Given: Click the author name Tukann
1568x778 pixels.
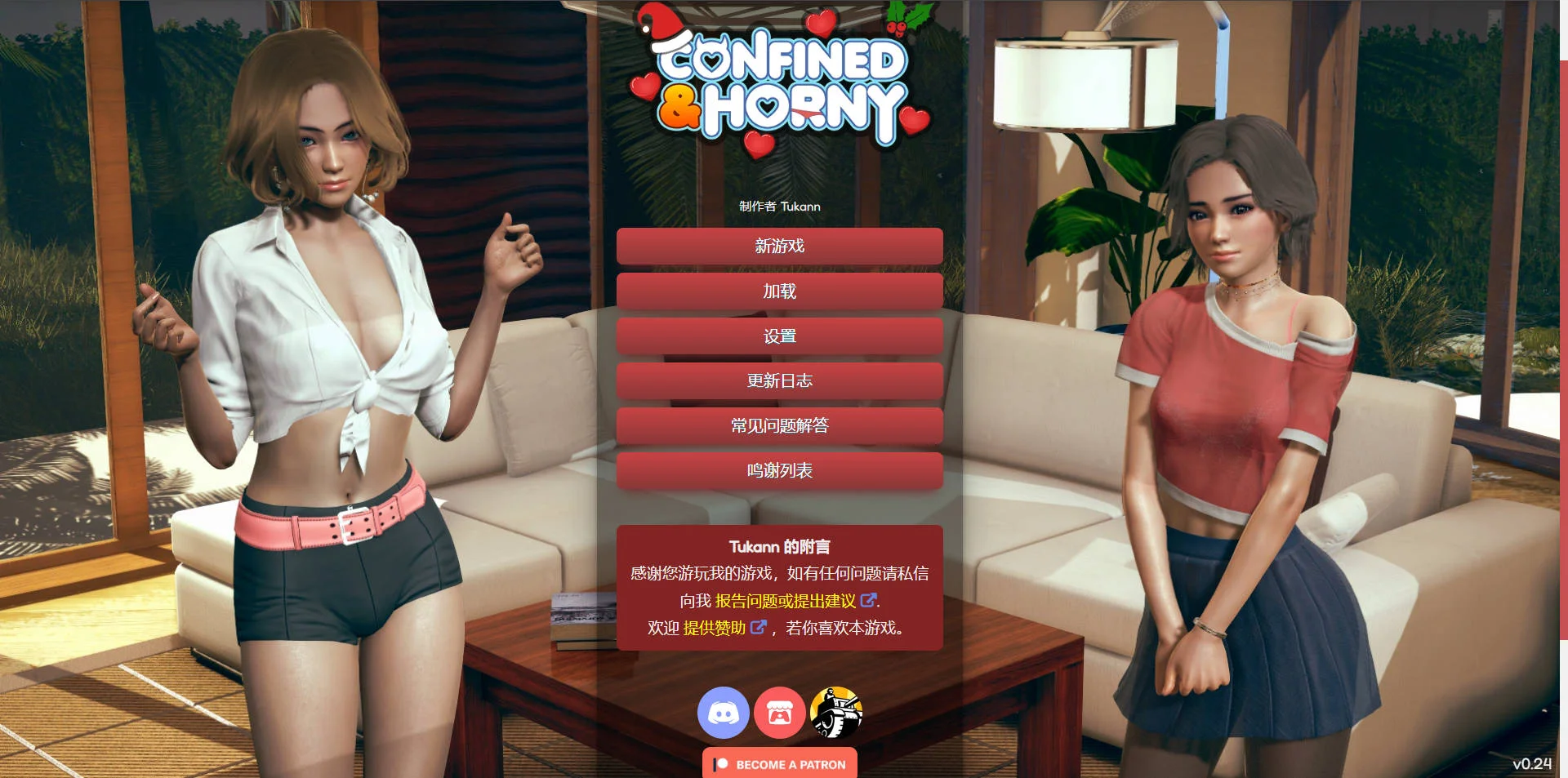Looking at the screenshot, I should click(x=800, y=207).
